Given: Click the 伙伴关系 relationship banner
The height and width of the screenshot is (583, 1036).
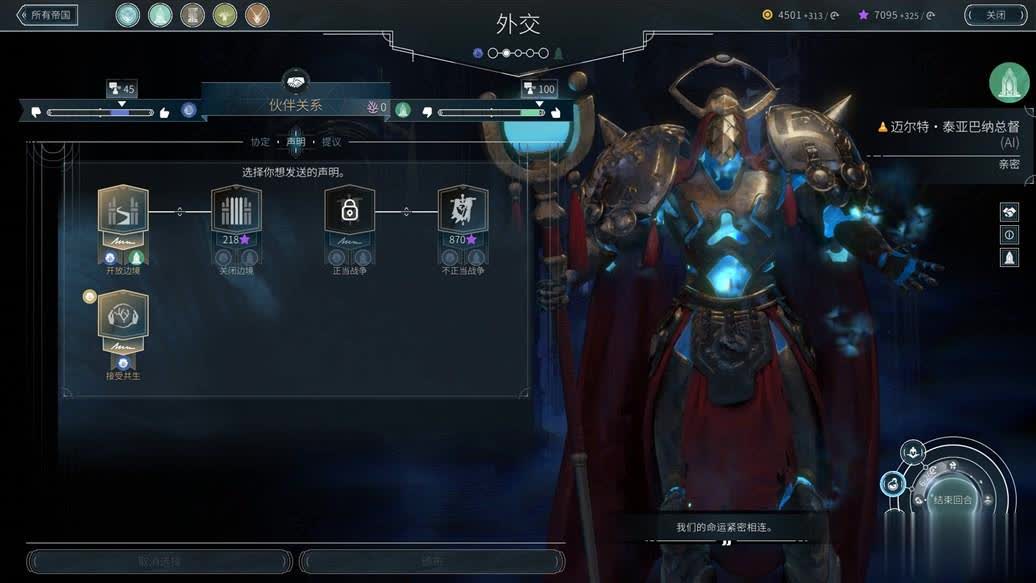Looking at the screenshot, I should coord(295,104).
